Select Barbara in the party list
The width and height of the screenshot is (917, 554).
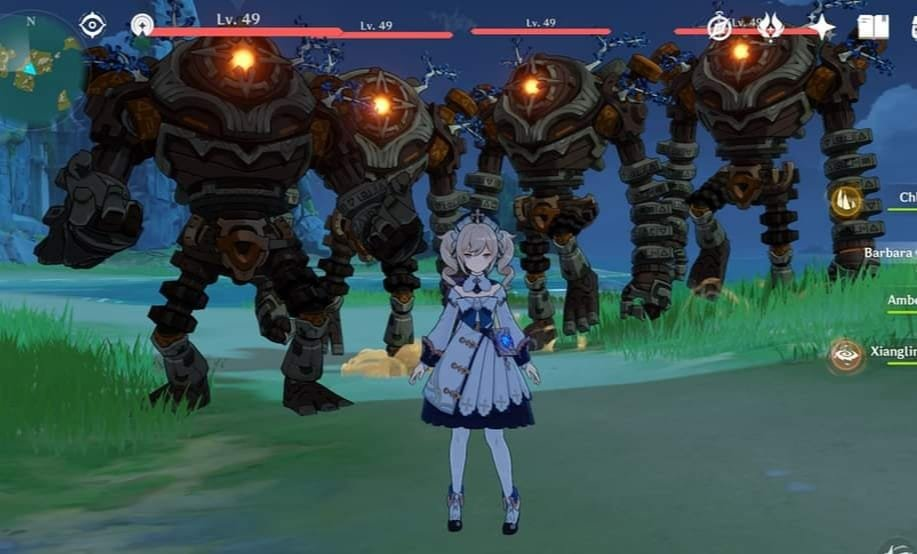coord(888,253)
